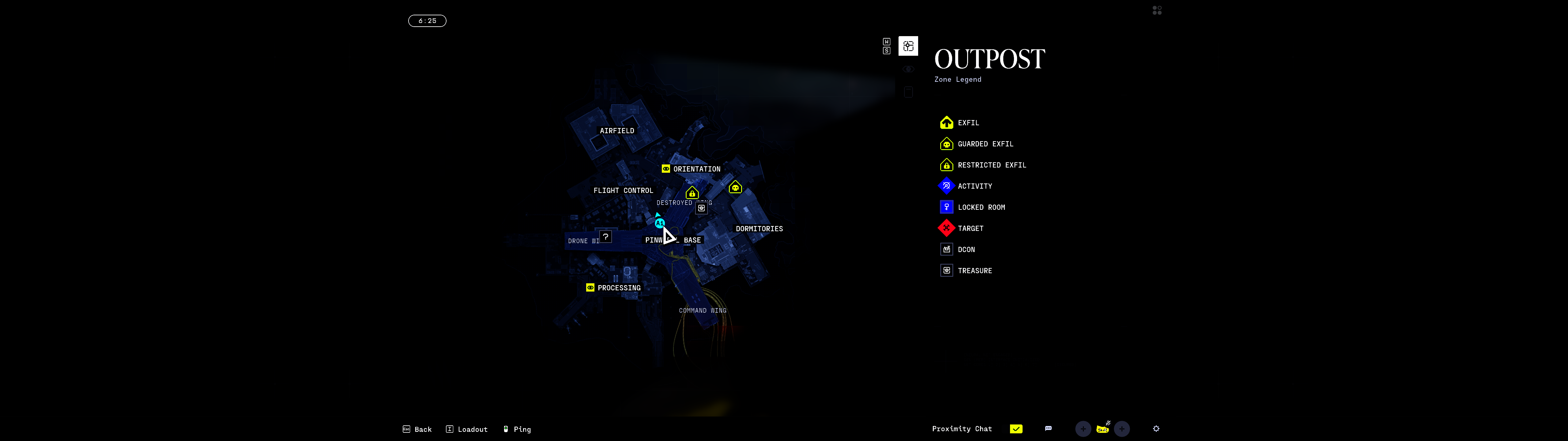Click the restricted exfil padlock marker on map
The width and height of the screenshot is (1568, 441).
tap(692, 193)
